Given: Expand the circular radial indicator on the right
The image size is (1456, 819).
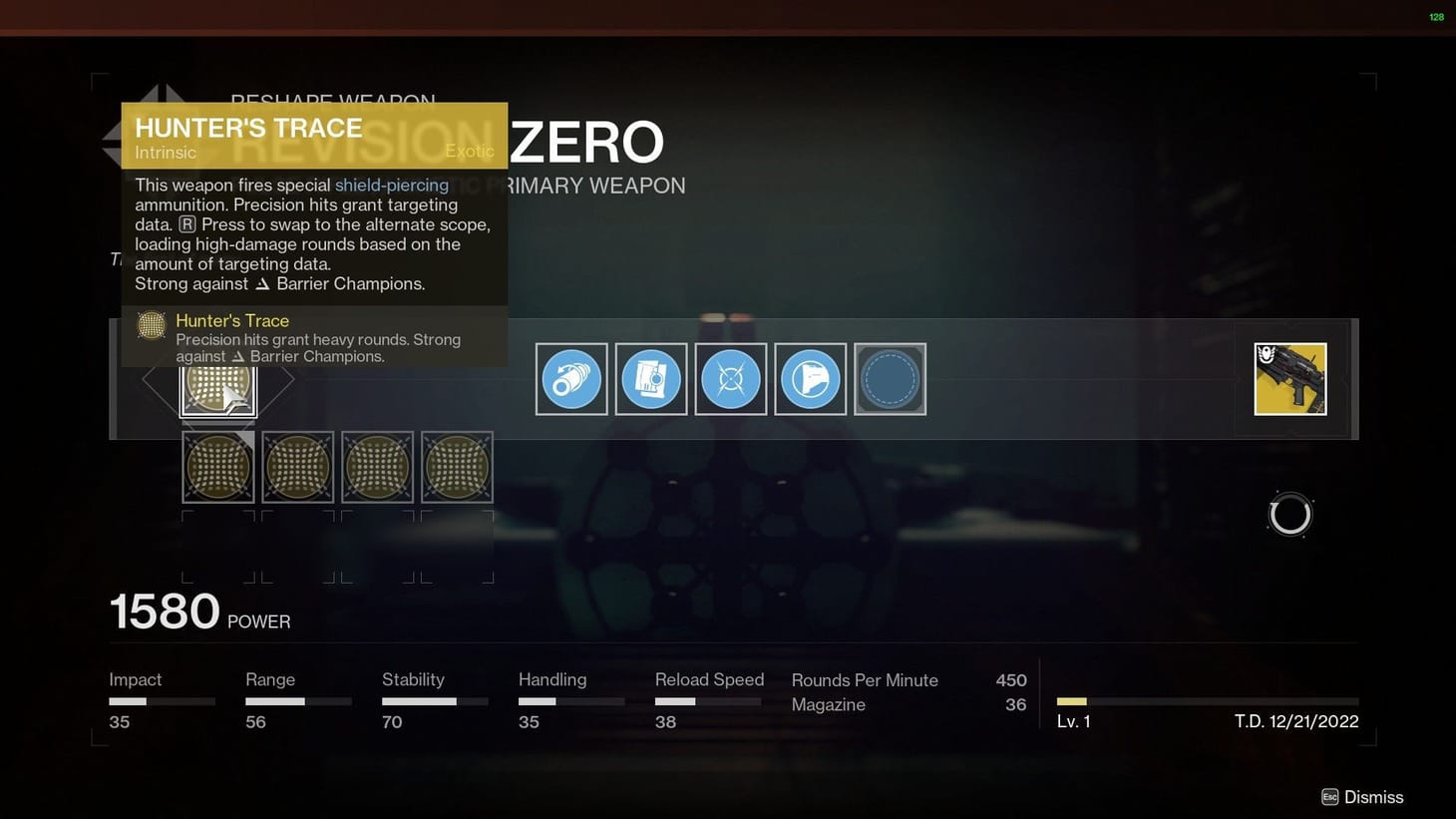Looking at the screenshot, I should pyautogui.click(x=1289, y=514).
